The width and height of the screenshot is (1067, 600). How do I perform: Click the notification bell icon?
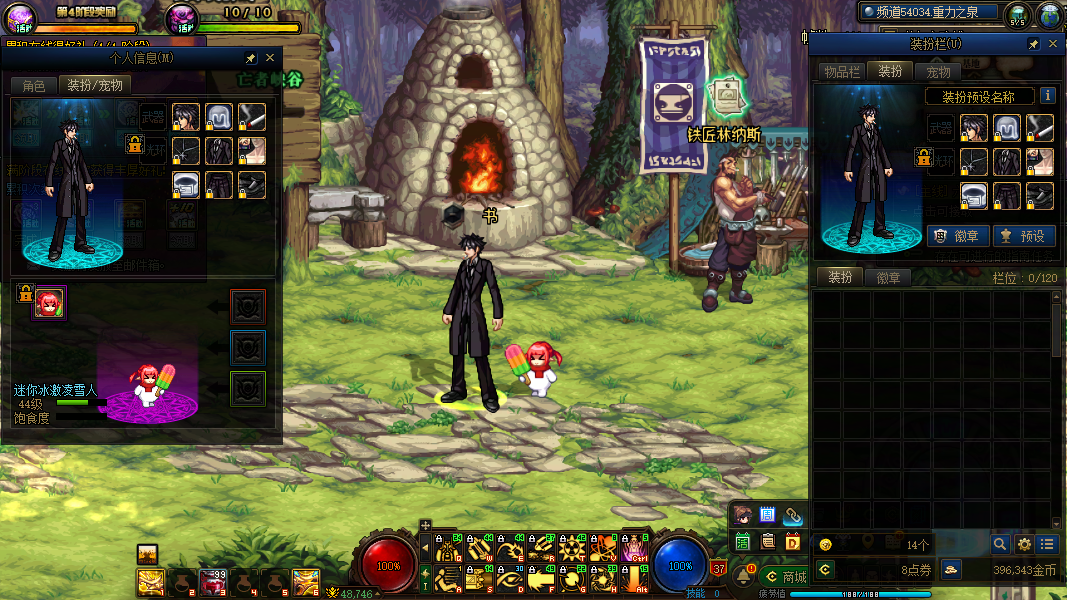point(743,577)
